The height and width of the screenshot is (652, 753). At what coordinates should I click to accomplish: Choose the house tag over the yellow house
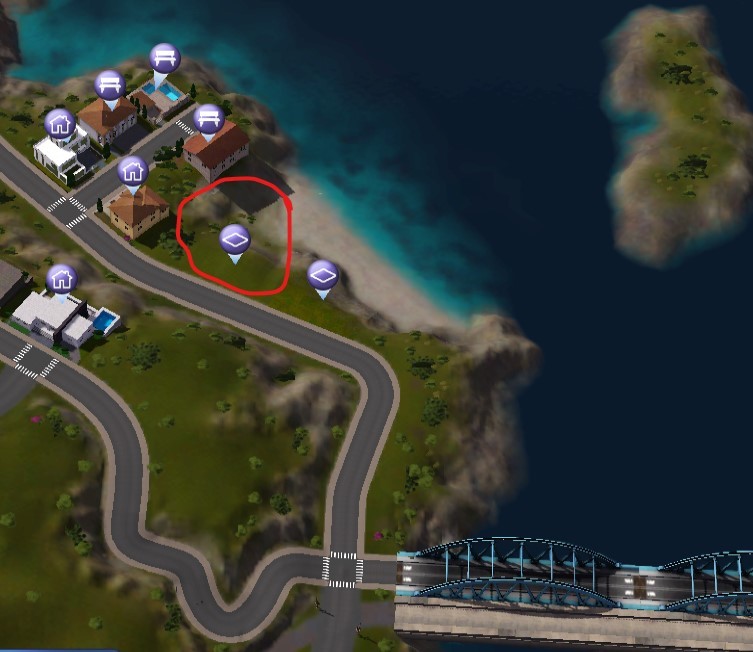(132, 171)
